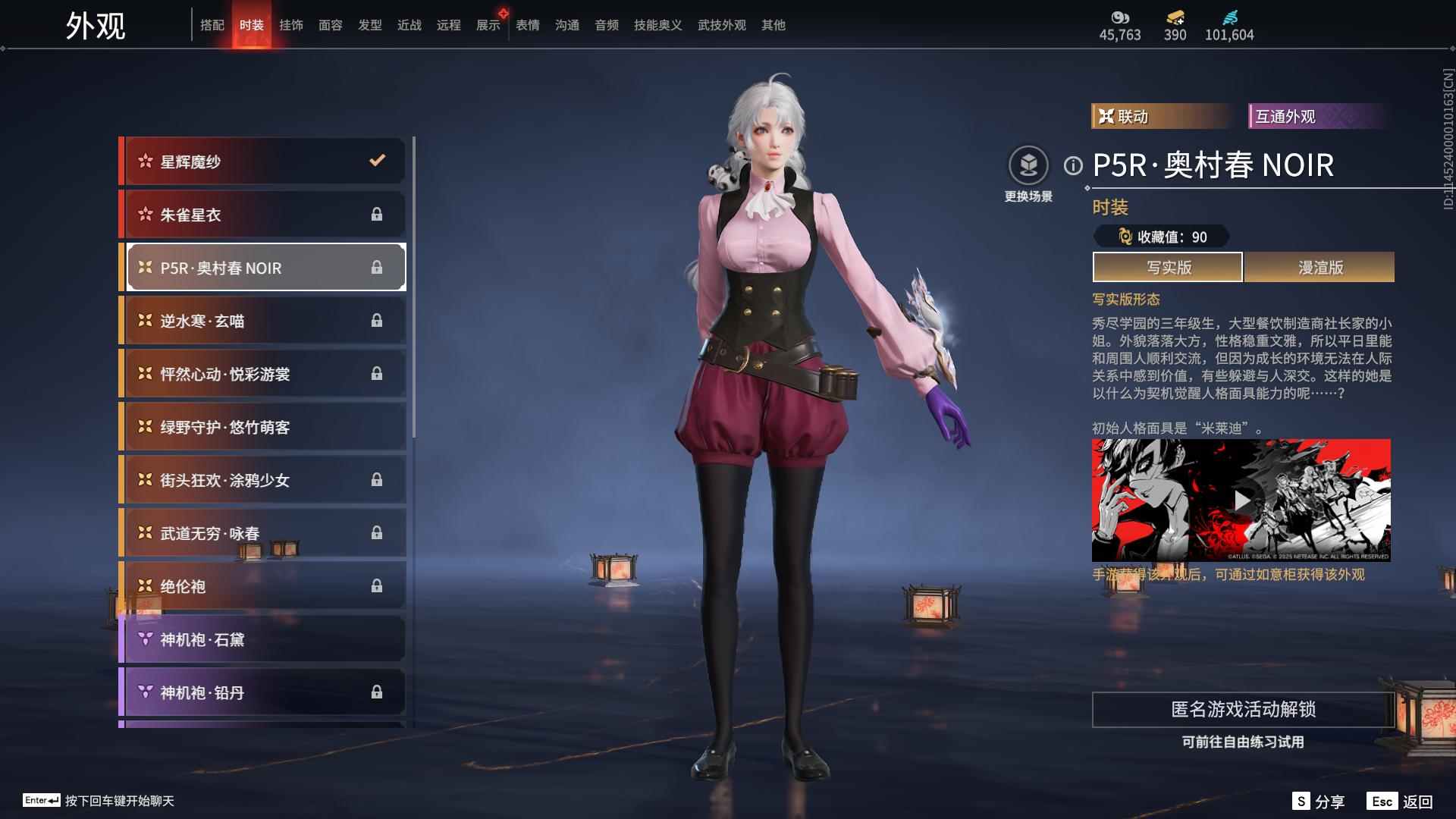The width and height of the screenshot is (1456, 819).
Task: Click the 分享 share button
Action: tap(1319, 802)
